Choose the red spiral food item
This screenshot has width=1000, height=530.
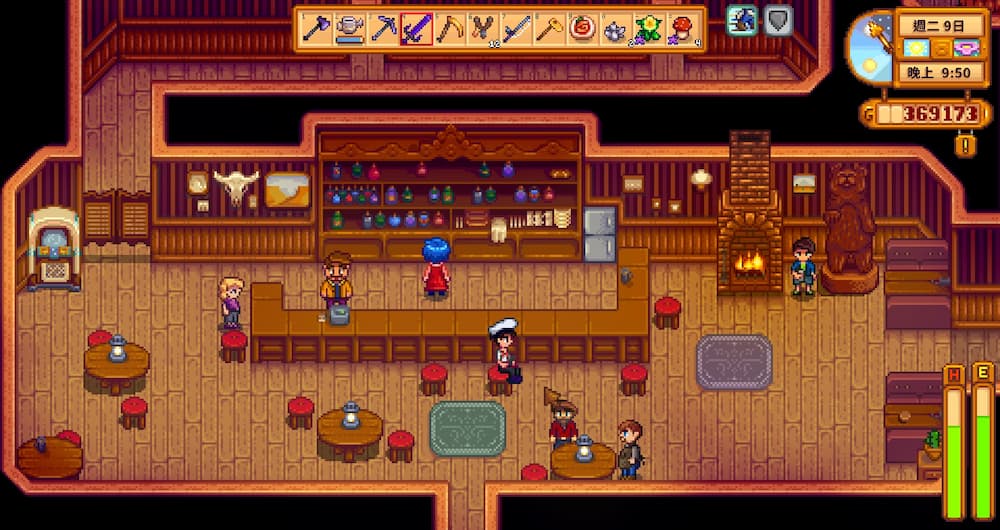(582, 28)
